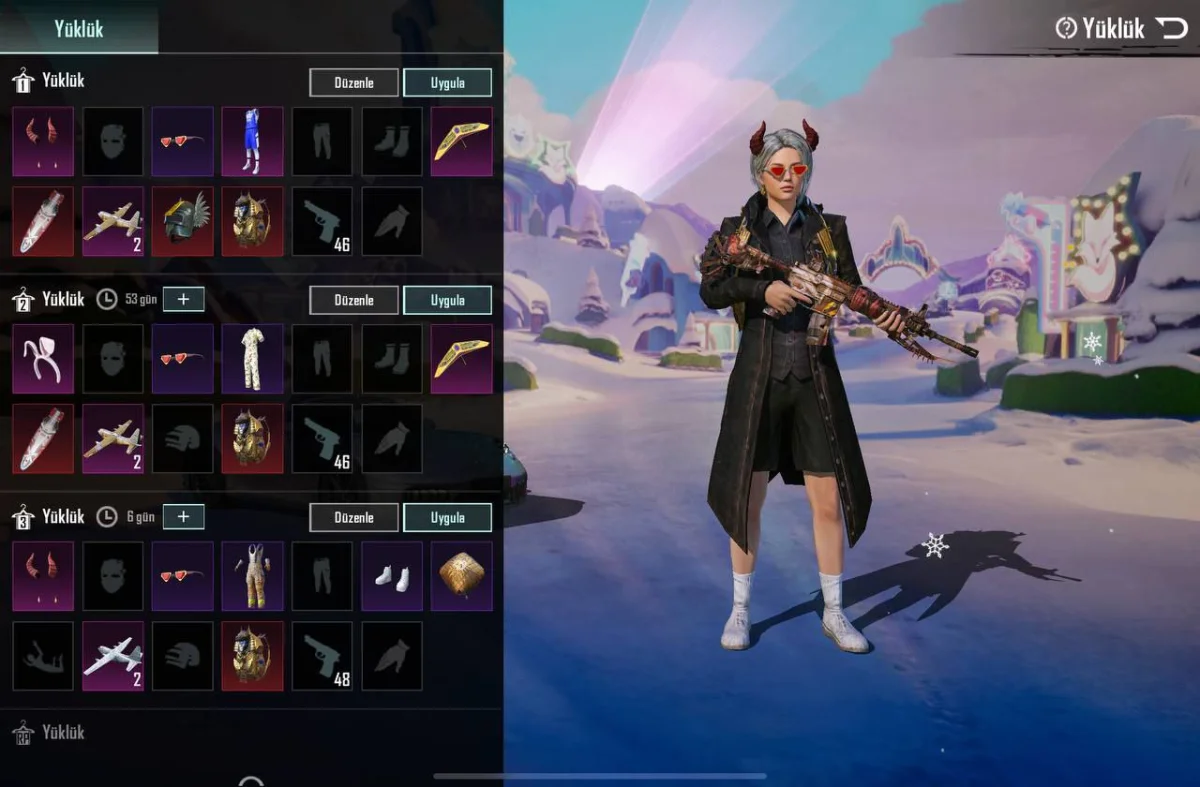Select the blue outfit slot
The height and width of the screenshot is (787, 1200).
tap(252, 141)
